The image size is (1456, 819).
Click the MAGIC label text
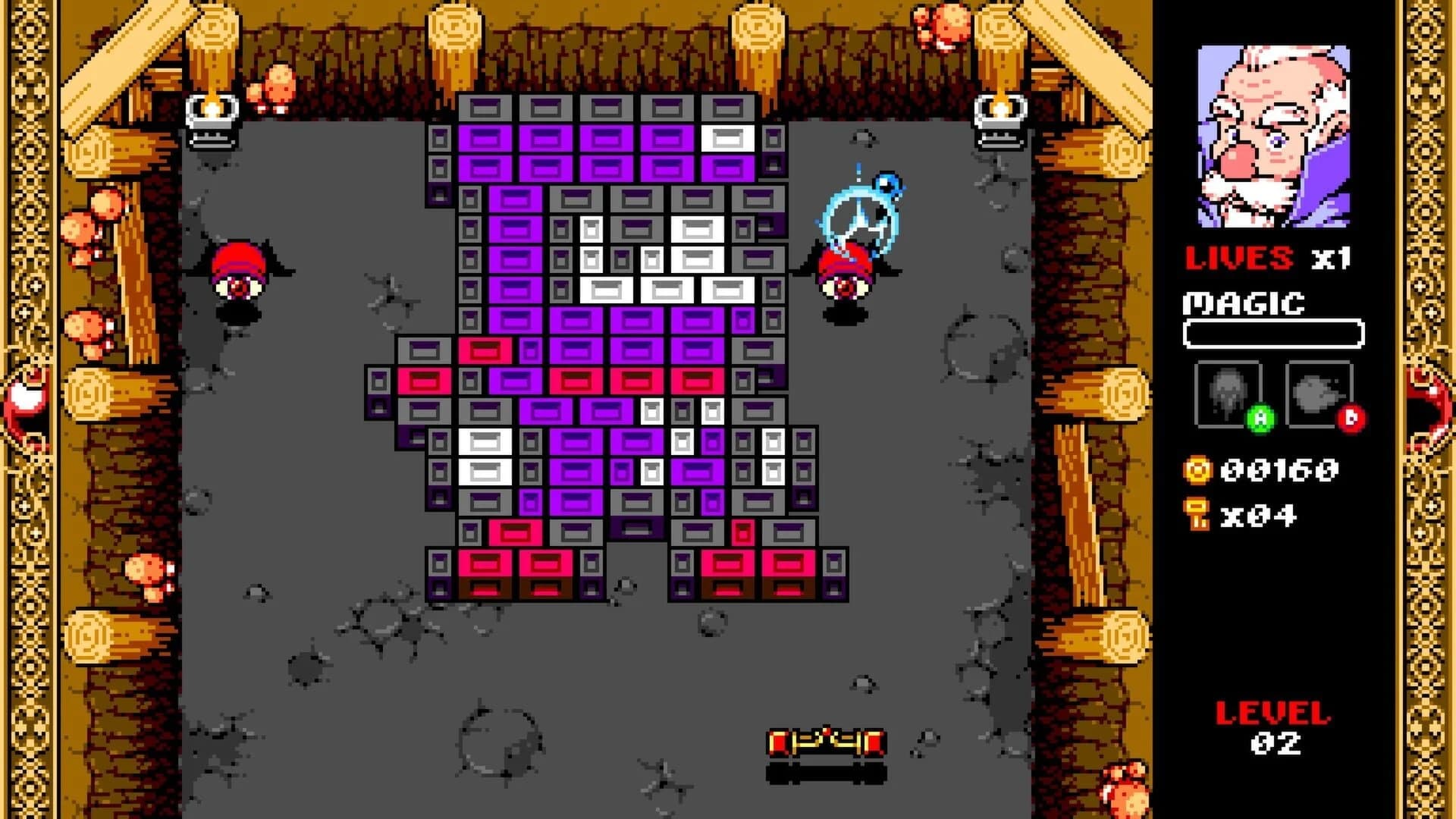point(1244,303)
